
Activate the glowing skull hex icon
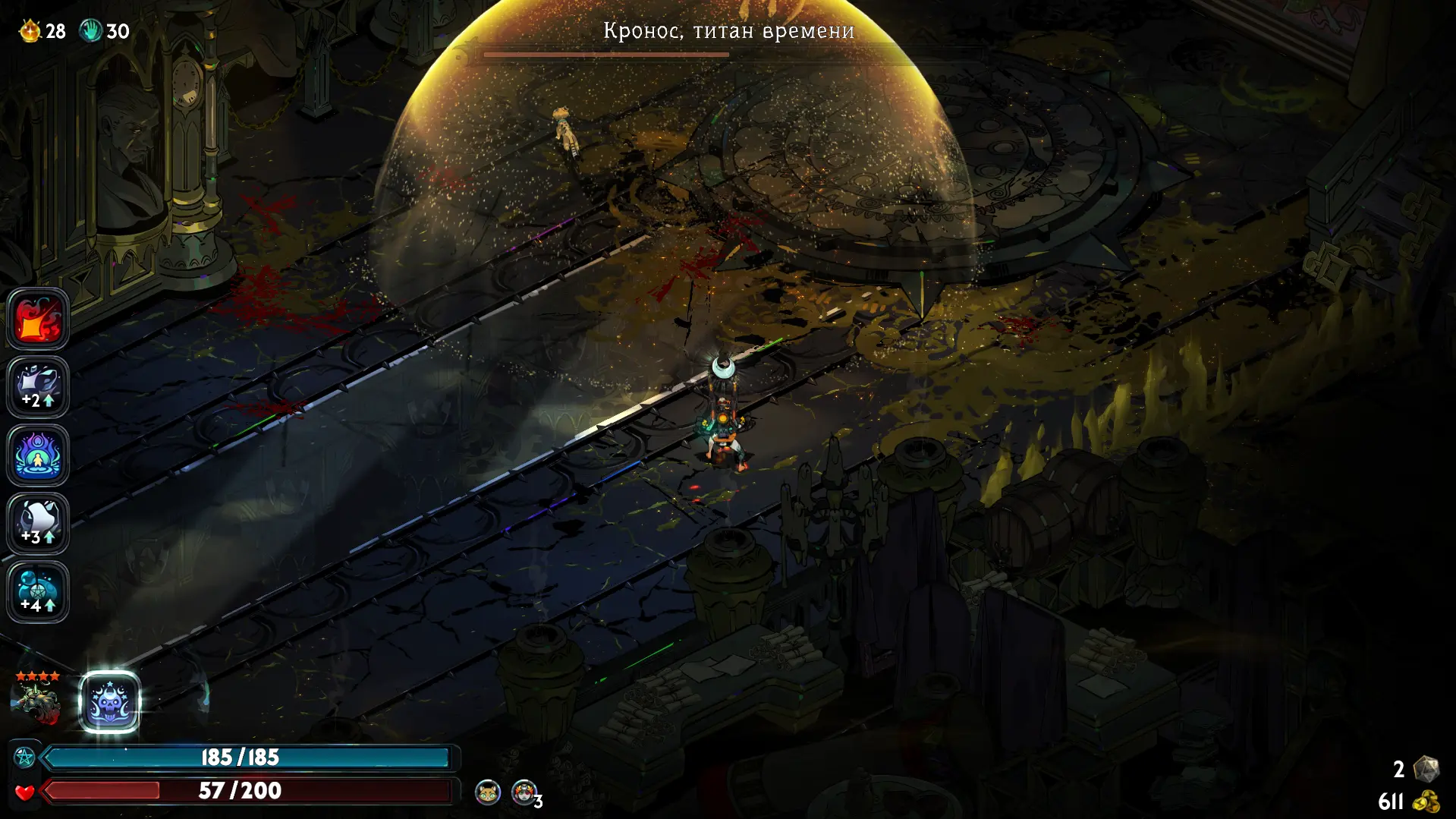pos(110,702)
